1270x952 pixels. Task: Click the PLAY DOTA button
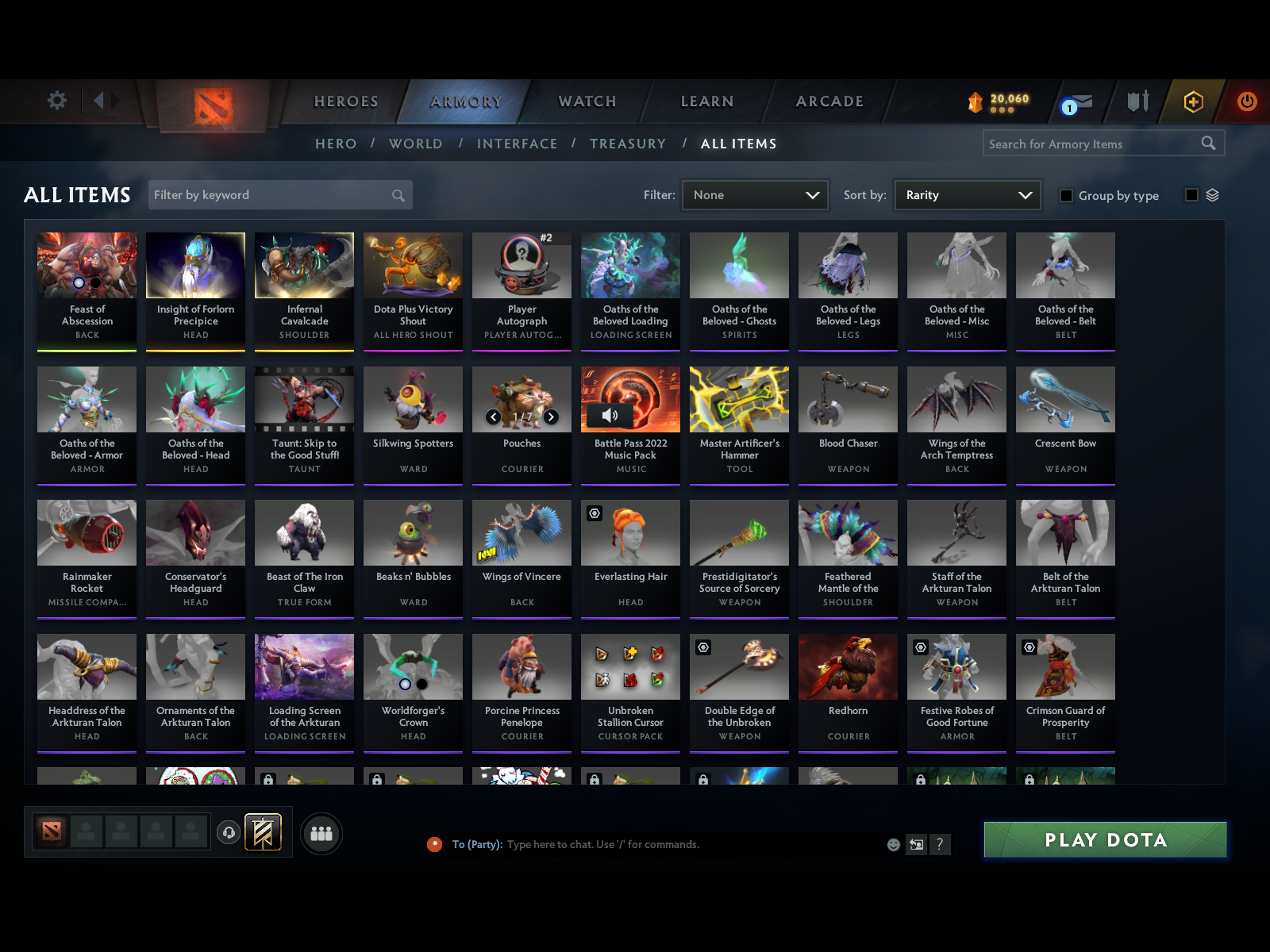click(x=1106, y=839)
